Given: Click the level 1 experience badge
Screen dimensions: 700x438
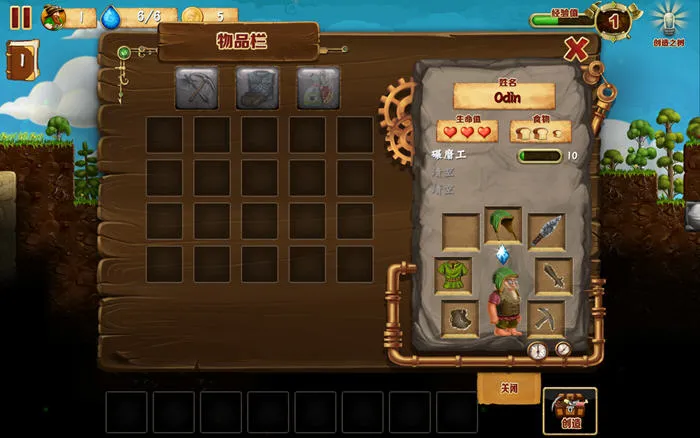Looking at the screenshot, I should (x=612, y=18).
